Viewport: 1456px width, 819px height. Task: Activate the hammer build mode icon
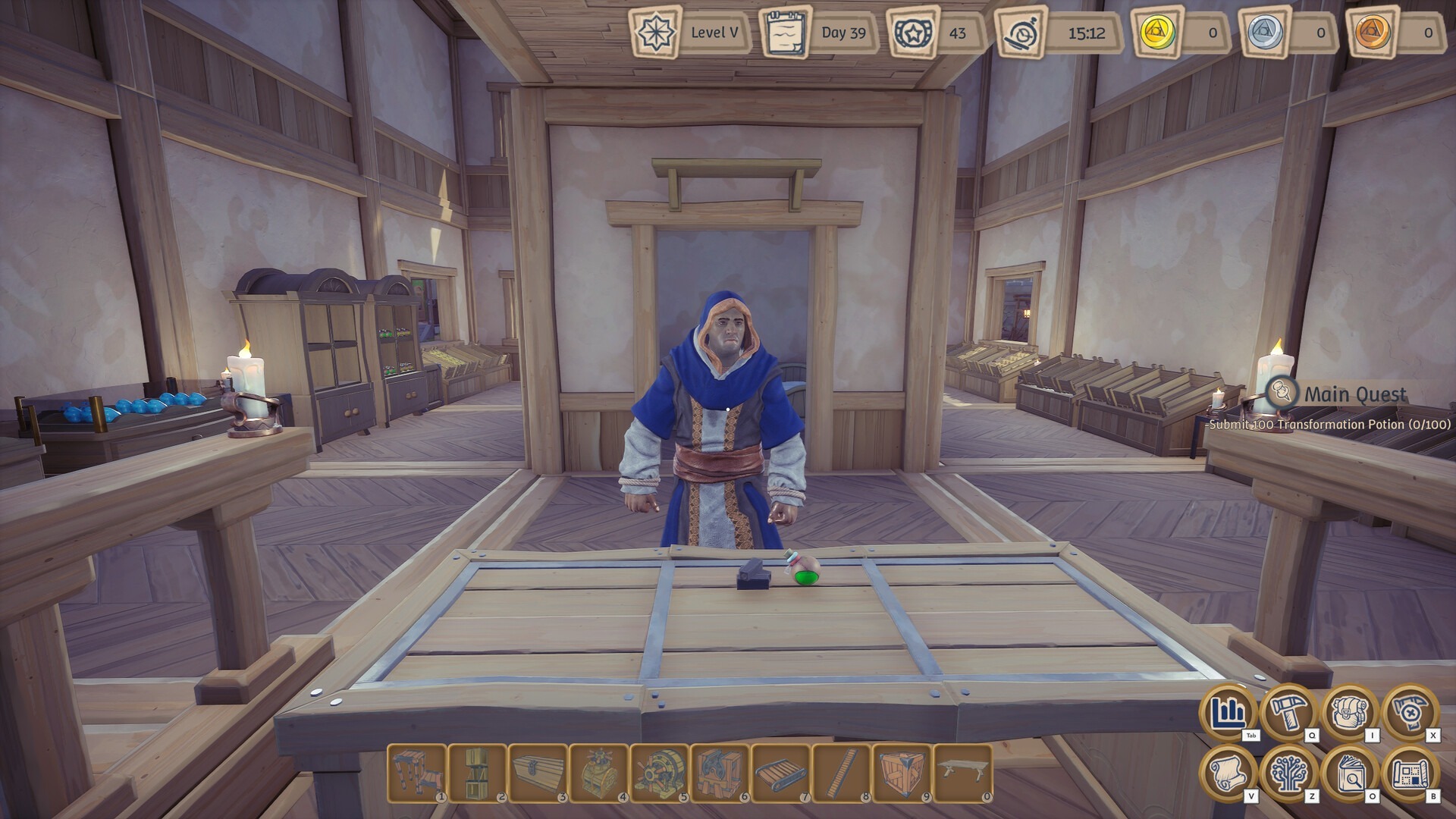(x=1288, y=713)
